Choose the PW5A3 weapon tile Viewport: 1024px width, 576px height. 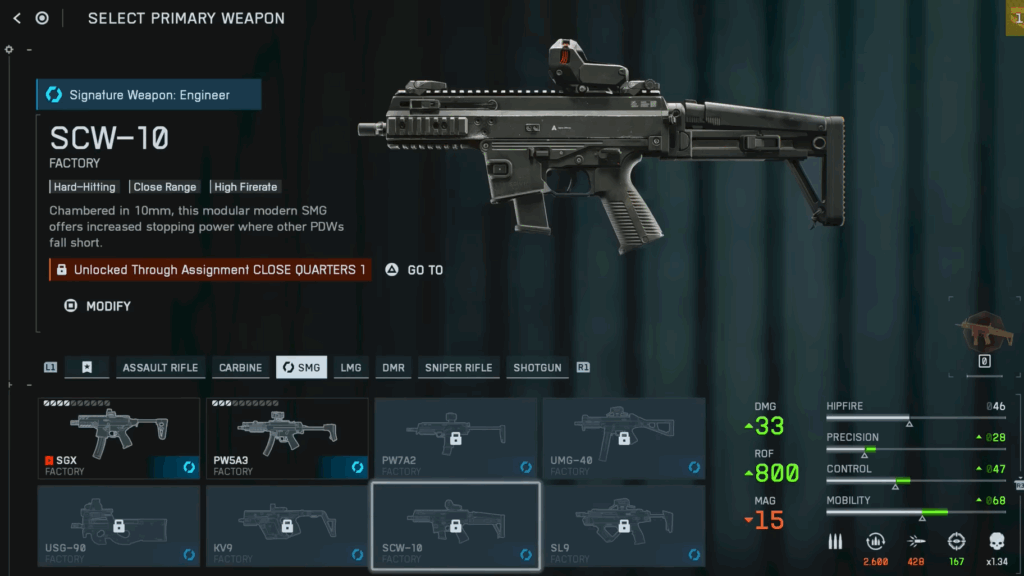(x=287, y=437)
